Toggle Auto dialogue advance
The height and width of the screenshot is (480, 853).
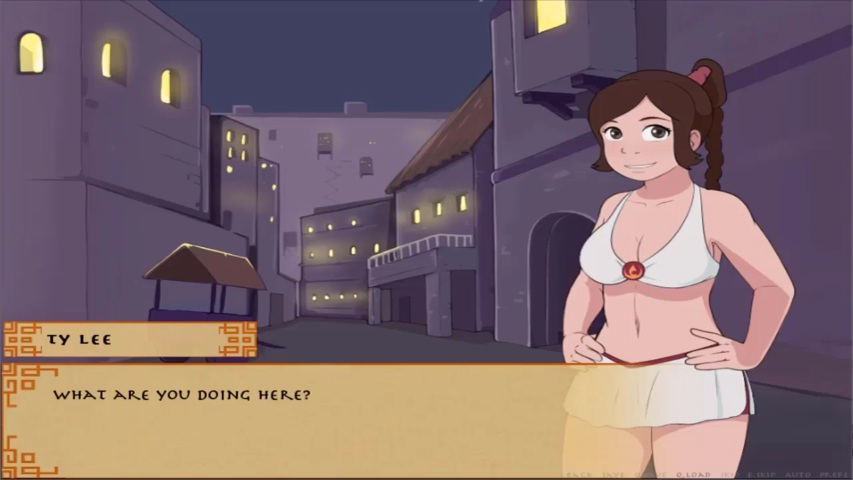tap(800, 475)
